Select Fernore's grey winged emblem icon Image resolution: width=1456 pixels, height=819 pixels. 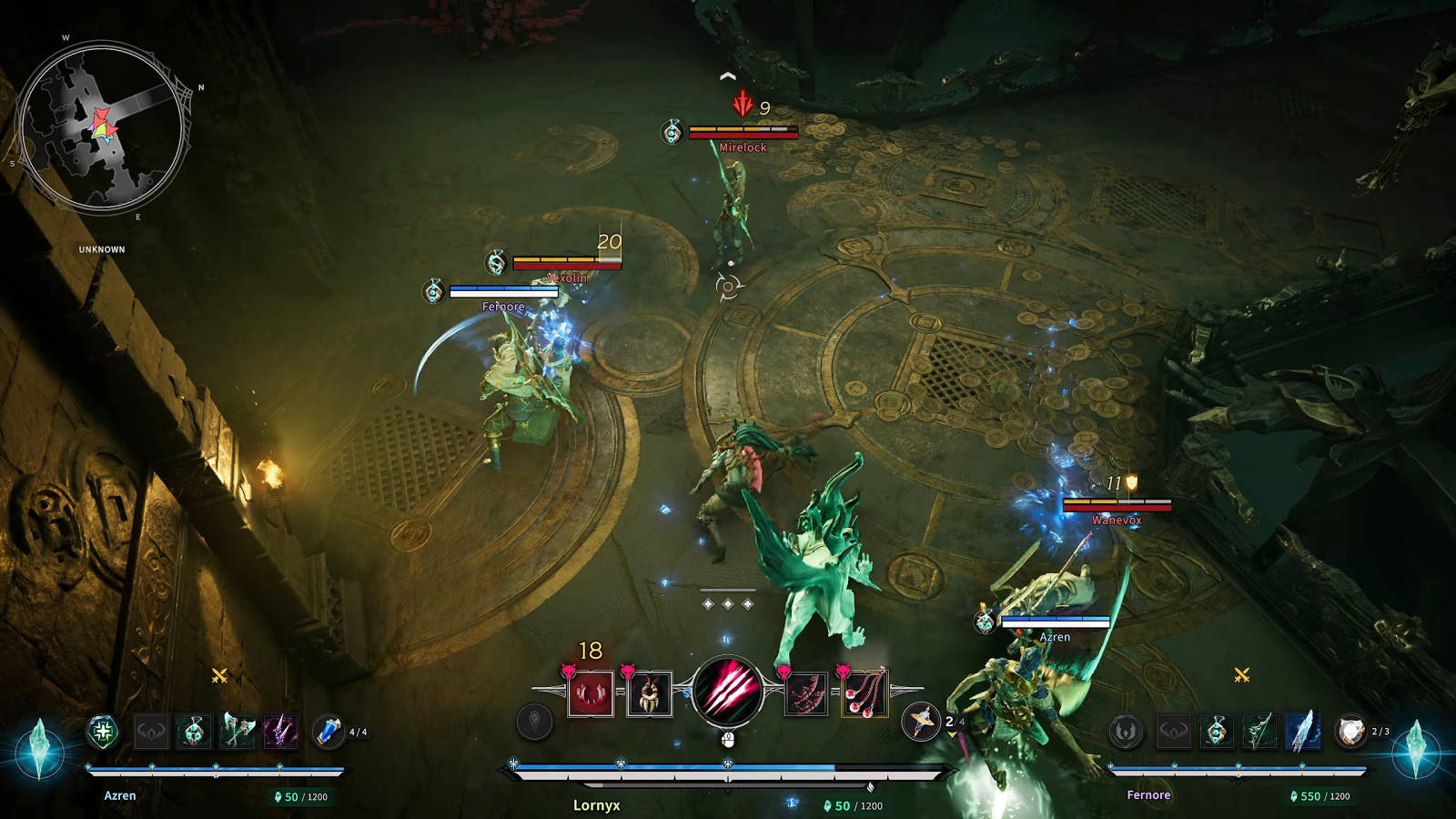tap(1126, 731)
